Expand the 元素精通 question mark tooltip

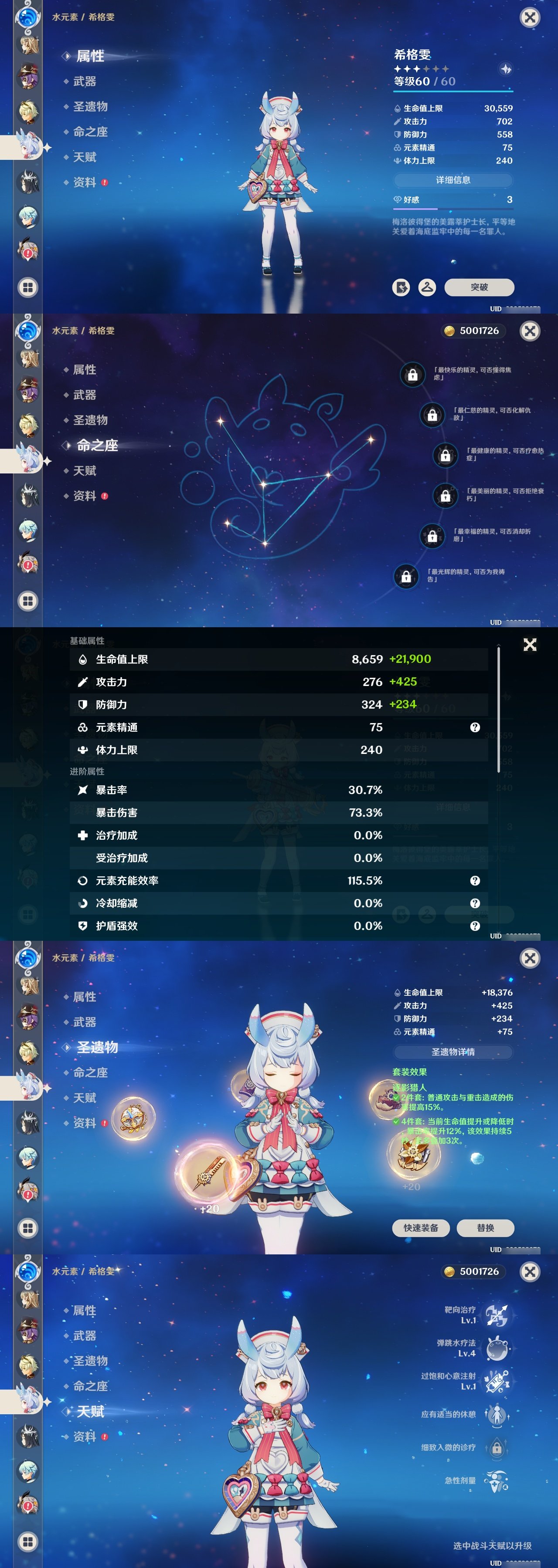pyautogui.click(x=475, y=727)
